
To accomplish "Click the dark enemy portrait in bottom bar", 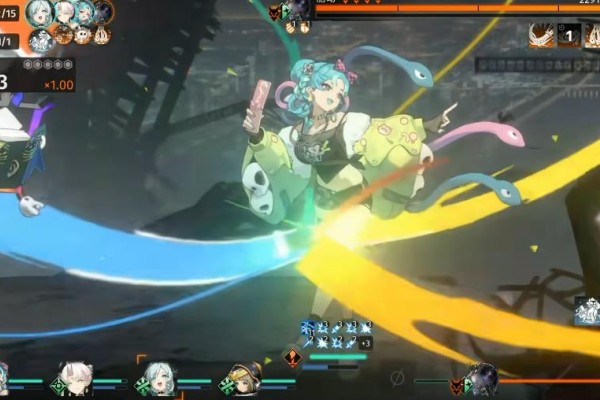I will pos(482,378).
